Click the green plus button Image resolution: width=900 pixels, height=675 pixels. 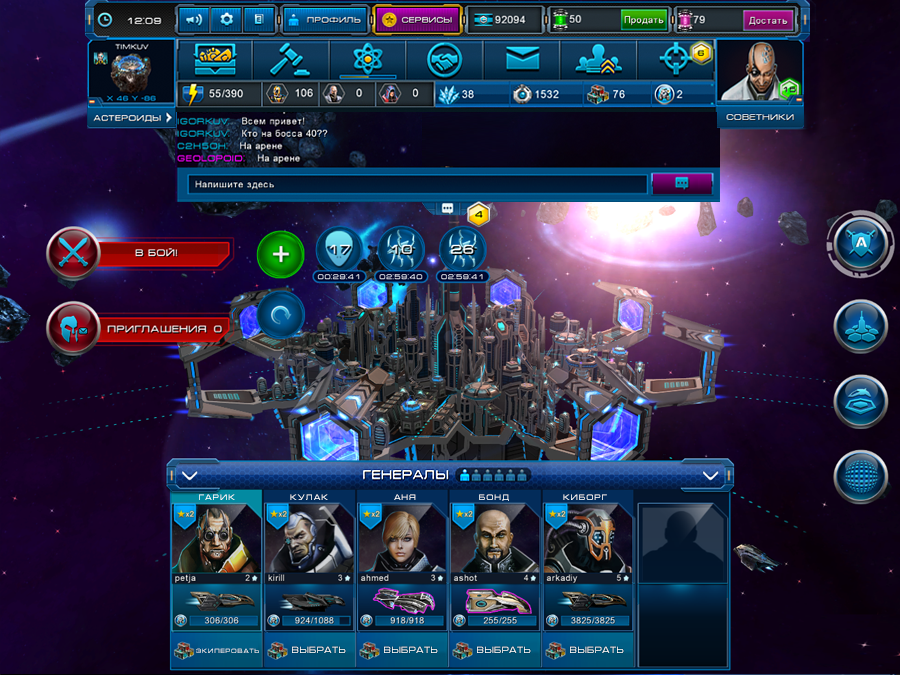pyautogui.click(x=281, y=254)
